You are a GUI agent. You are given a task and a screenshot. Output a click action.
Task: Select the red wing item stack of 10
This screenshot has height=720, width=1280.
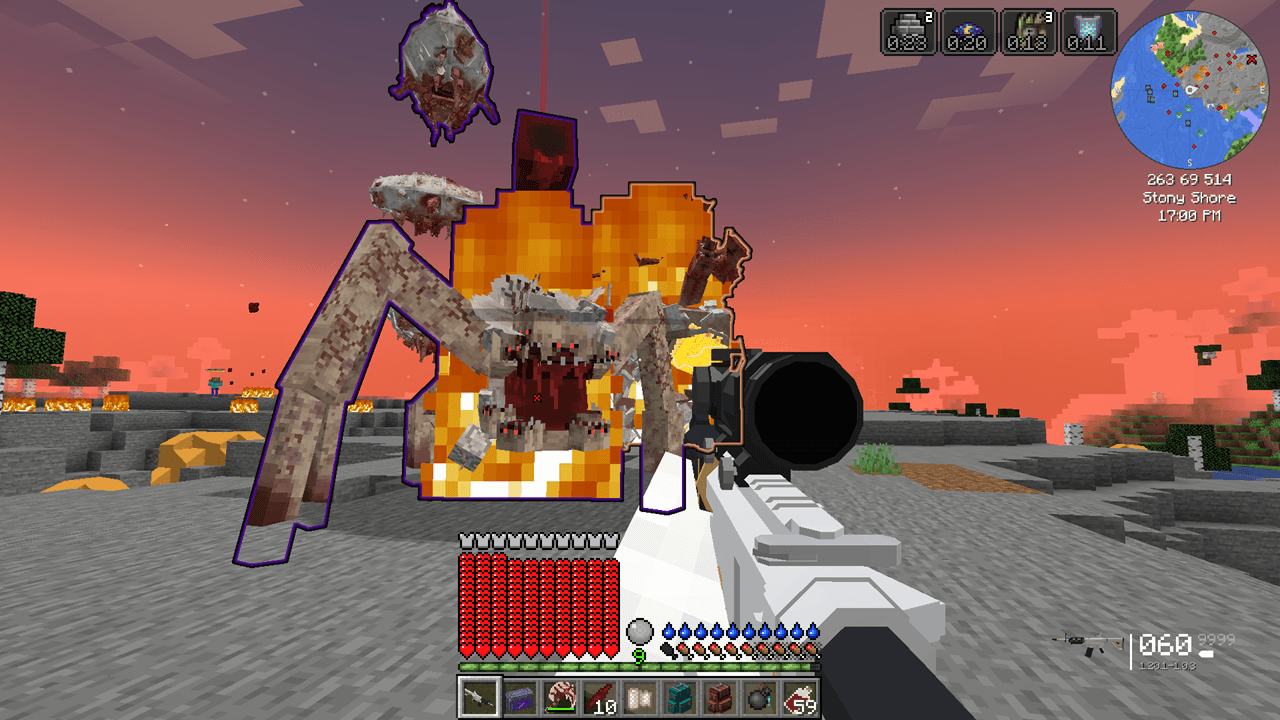(x=599, y=697)
